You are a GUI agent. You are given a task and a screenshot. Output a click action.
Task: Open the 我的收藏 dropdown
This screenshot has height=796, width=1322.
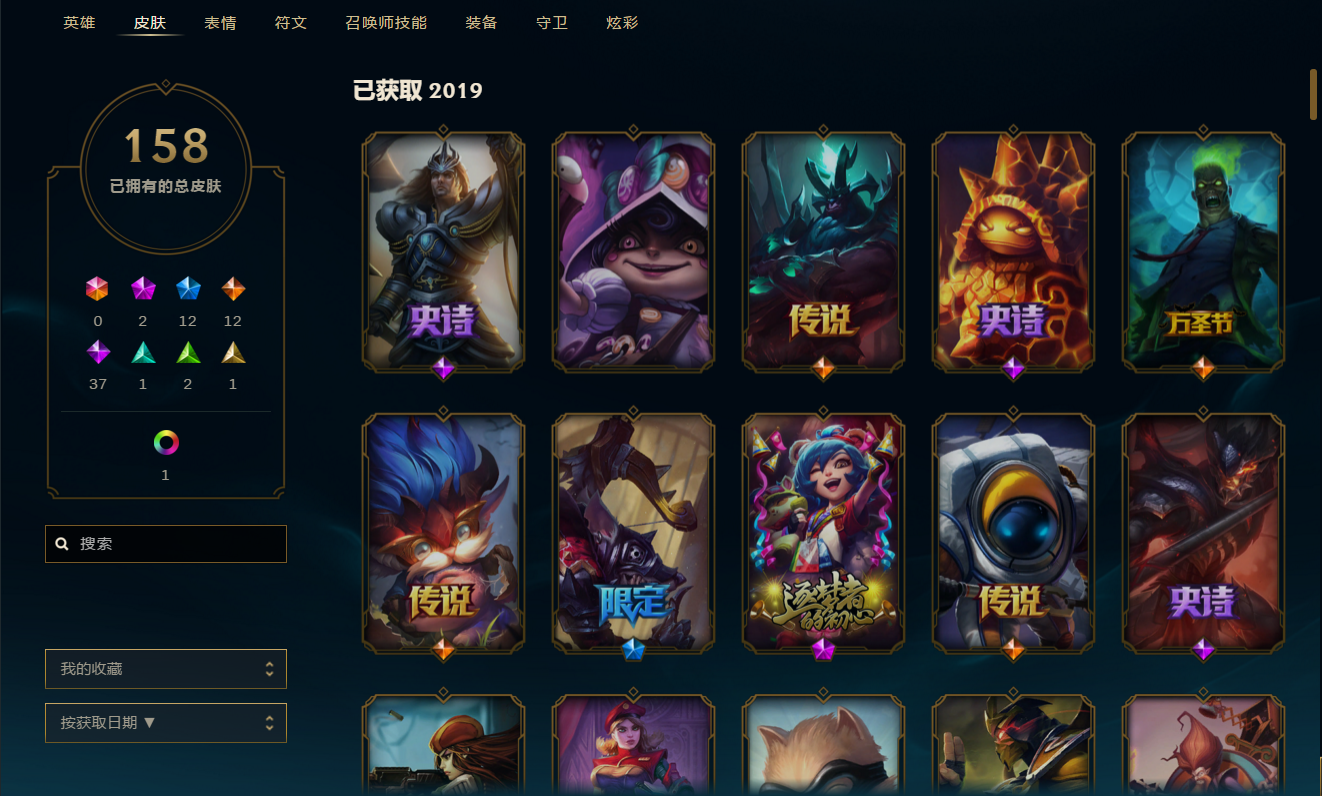click(166, 669)
